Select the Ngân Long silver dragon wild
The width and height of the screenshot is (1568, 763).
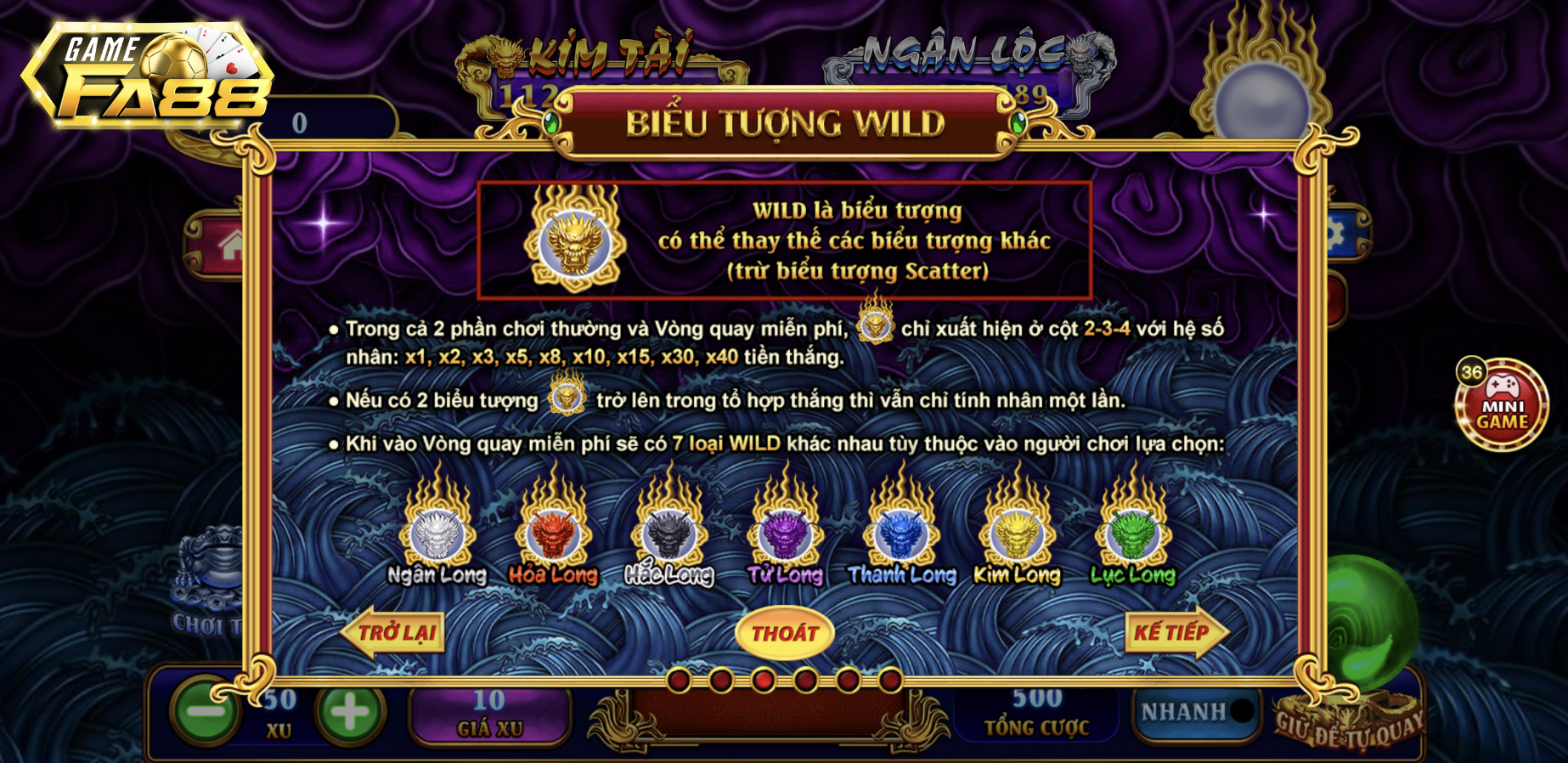click(435, 534)
